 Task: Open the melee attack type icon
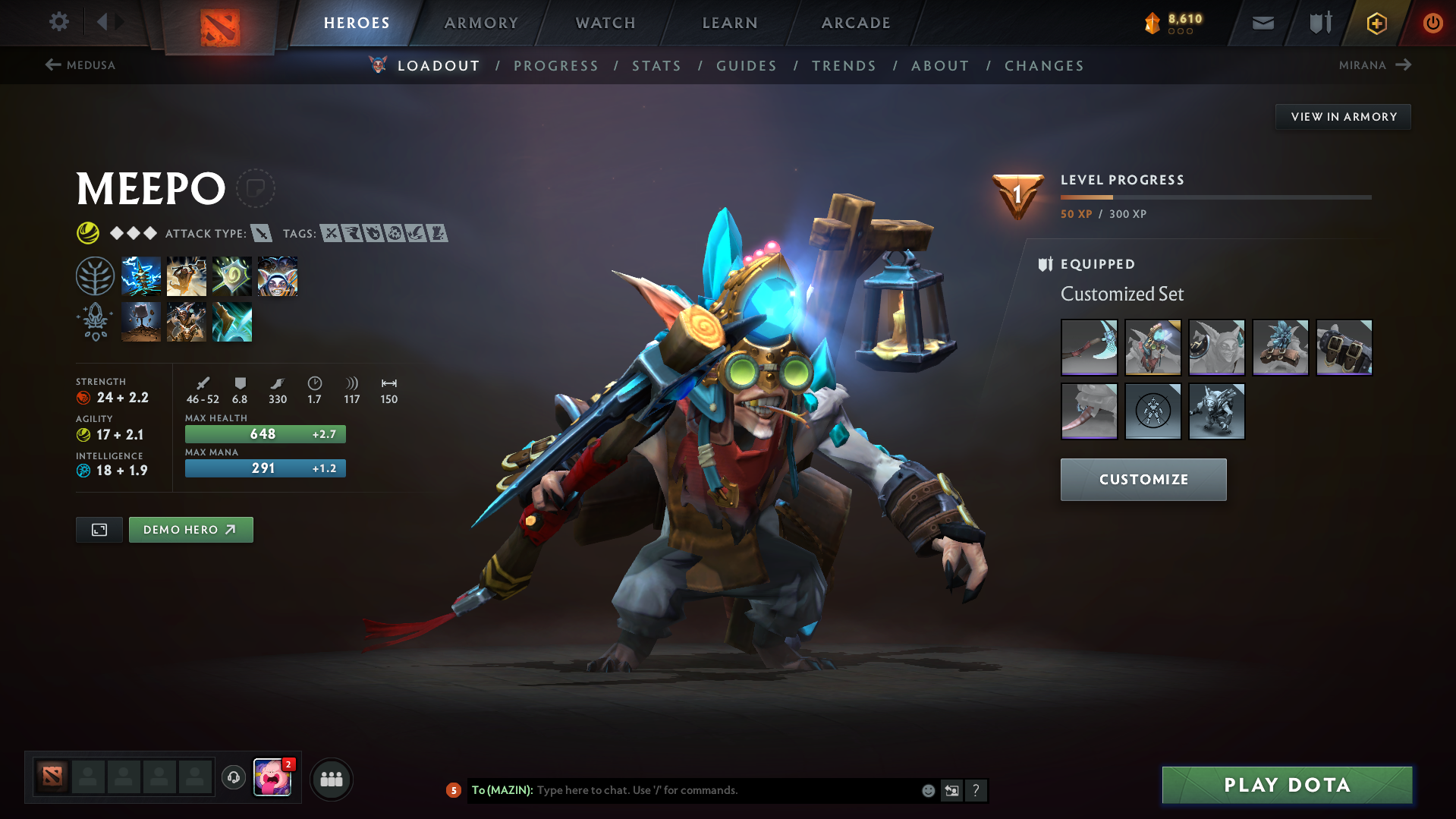[x=263, y=234]
